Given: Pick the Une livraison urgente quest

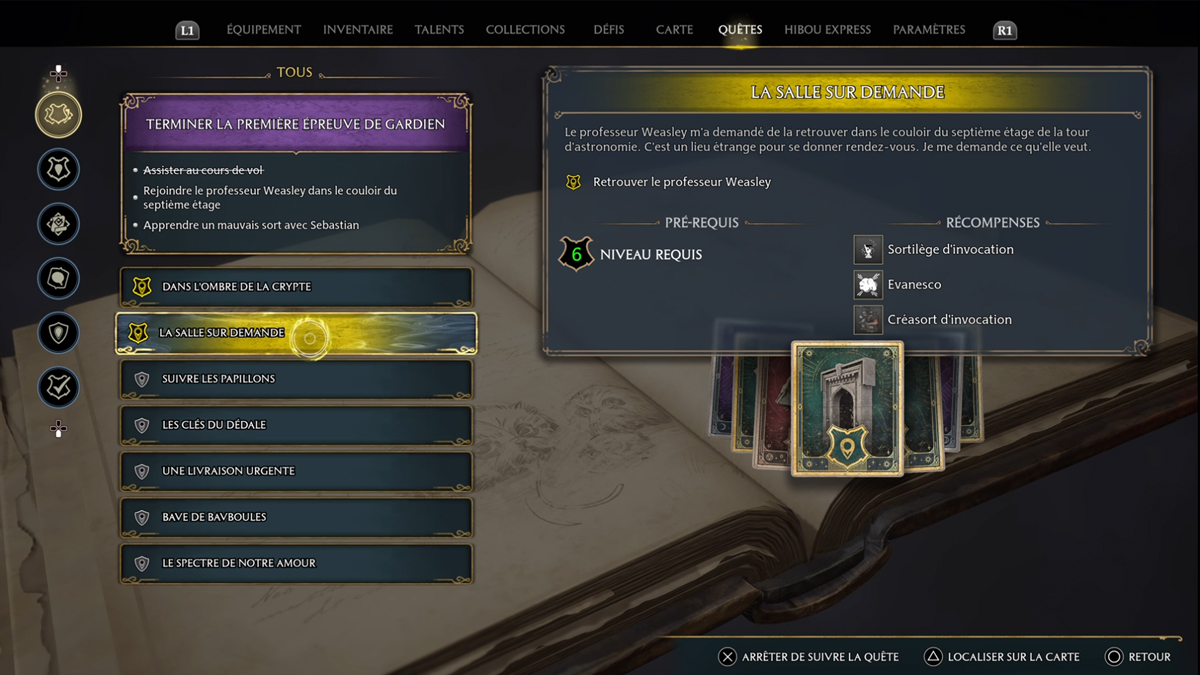Looking at the screenshot, I should (297, 471).
